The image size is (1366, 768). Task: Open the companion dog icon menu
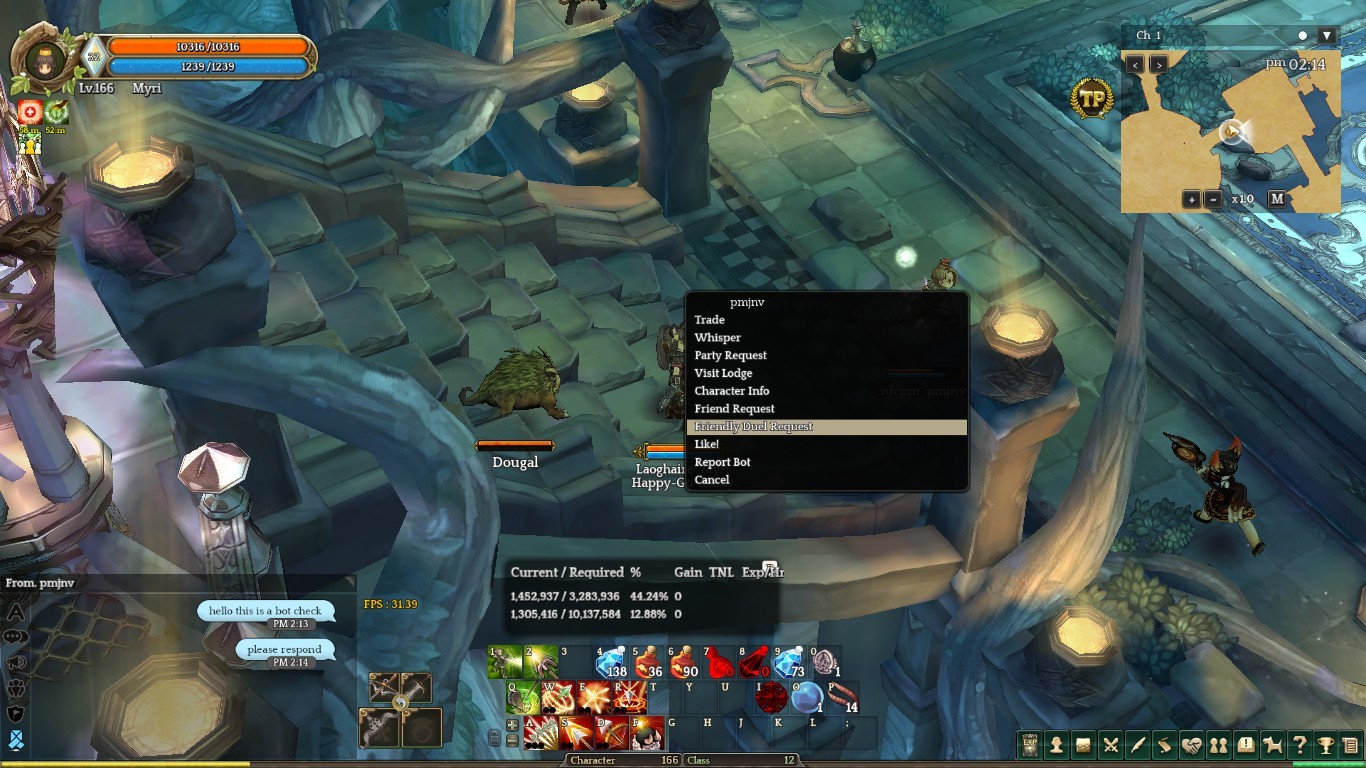coord(1273,745)
